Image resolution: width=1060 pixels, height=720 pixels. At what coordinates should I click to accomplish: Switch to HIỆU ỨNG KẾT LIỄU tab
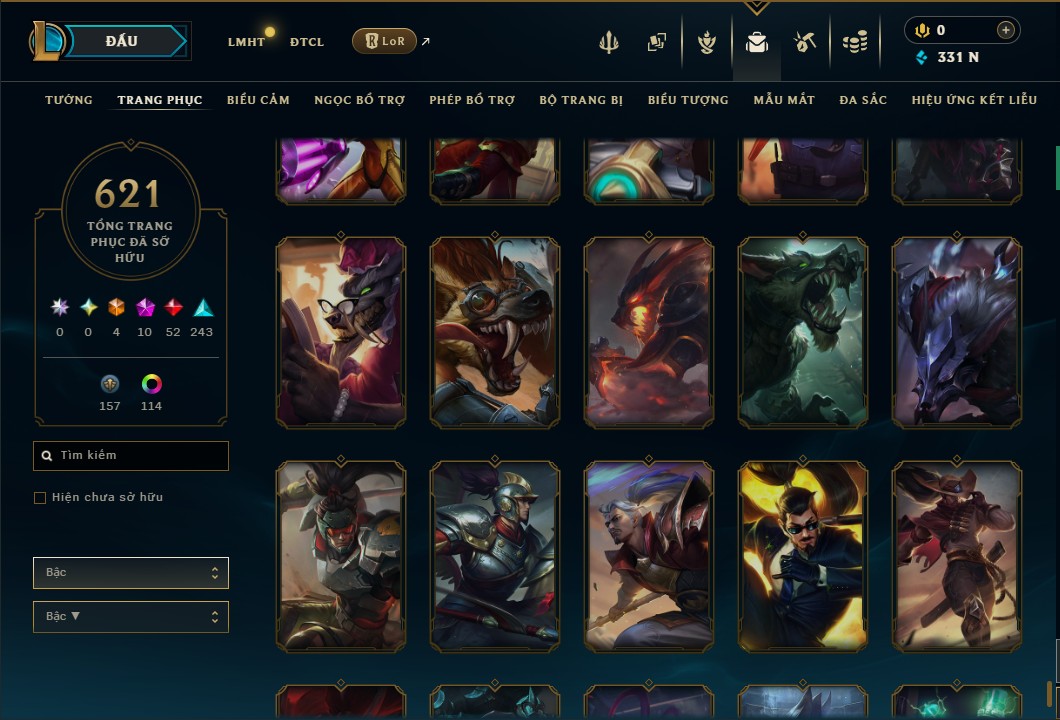point(976,100)
